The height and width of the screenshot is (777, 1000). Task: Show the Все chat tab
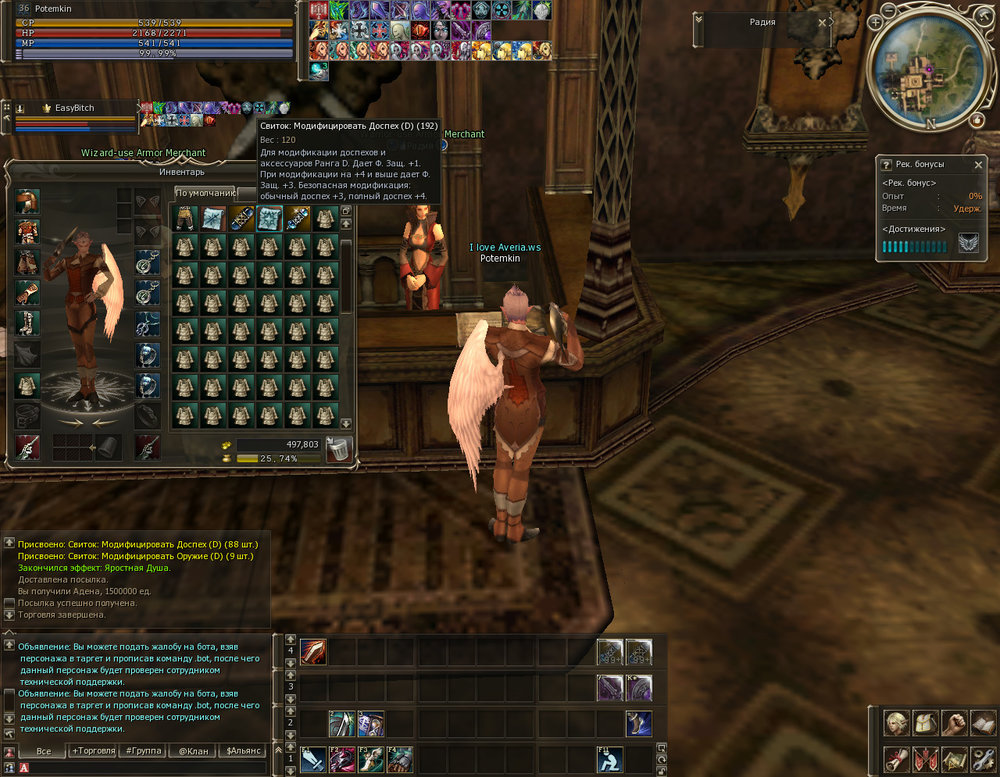(x=43, y=750)
